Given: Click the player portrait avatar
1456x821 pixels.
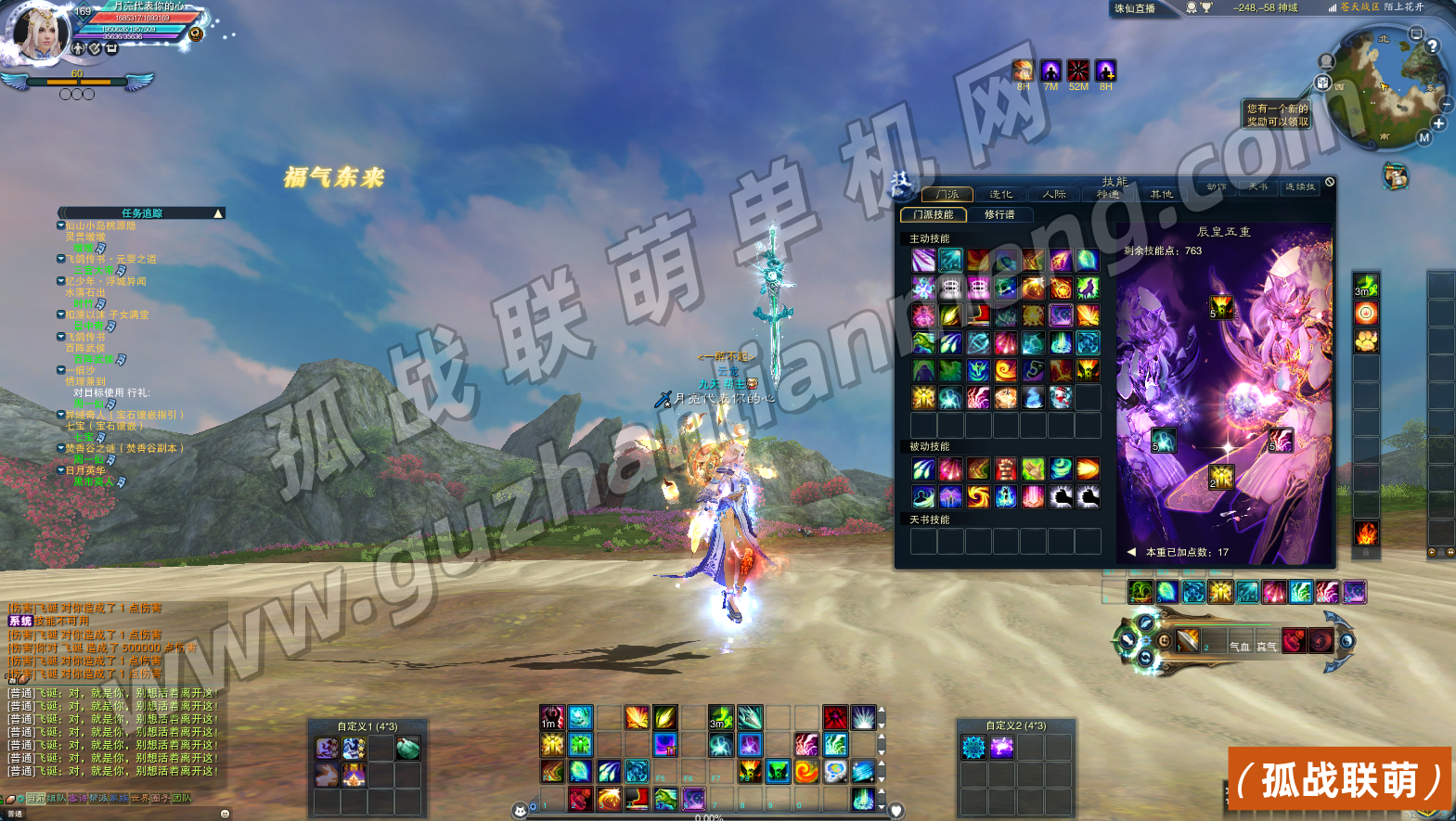Looking at the screenshot, I should click(x=39, y=34).
